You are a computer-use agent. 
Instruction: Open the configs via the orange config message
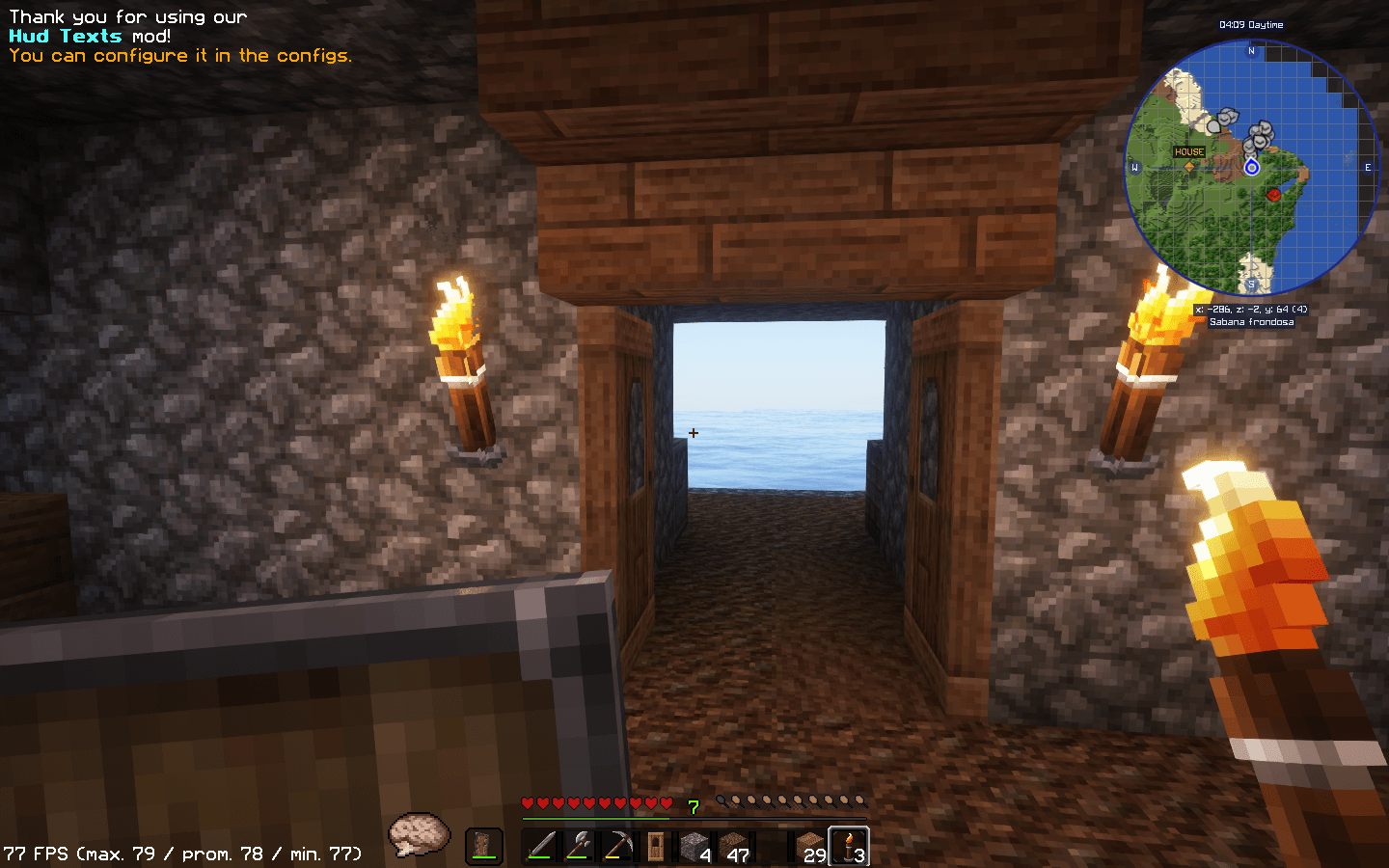coord(179,55)
